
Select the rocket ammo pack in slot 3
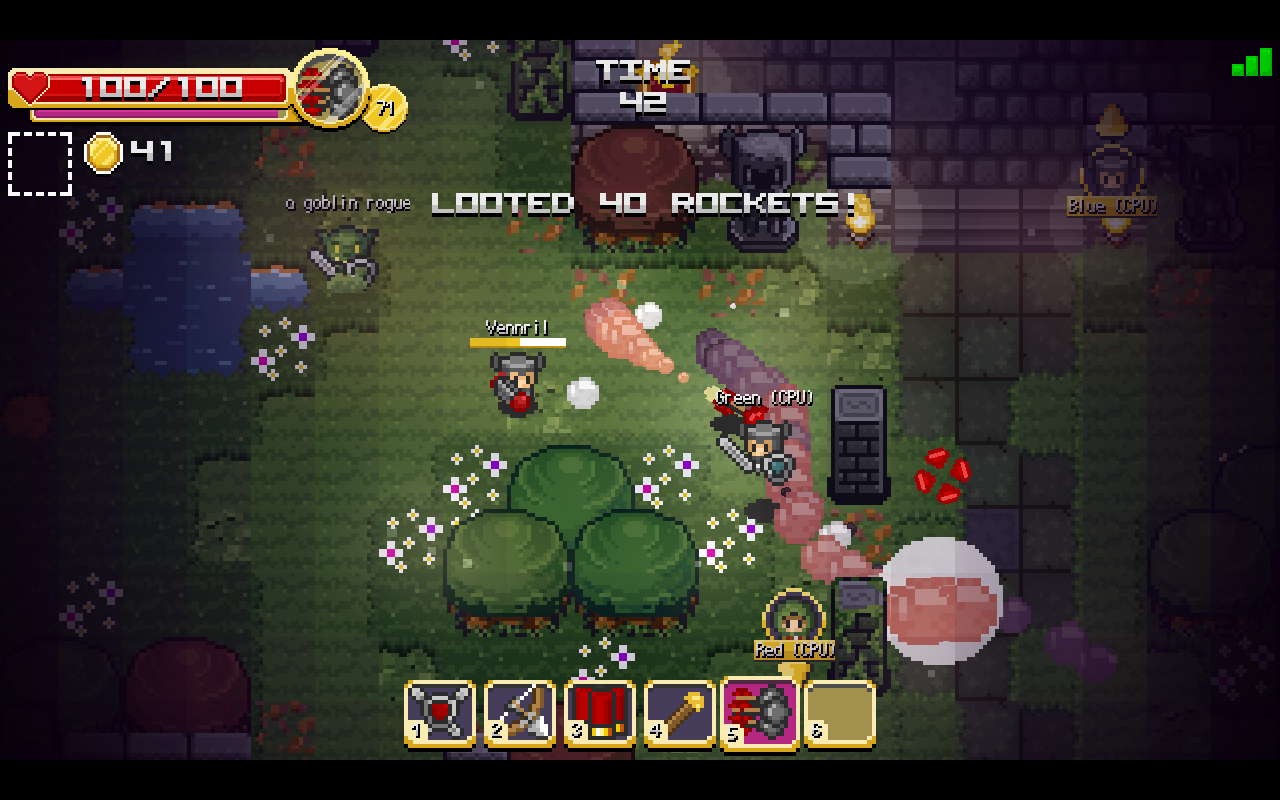pyautogui.click(x=600, y=712)
